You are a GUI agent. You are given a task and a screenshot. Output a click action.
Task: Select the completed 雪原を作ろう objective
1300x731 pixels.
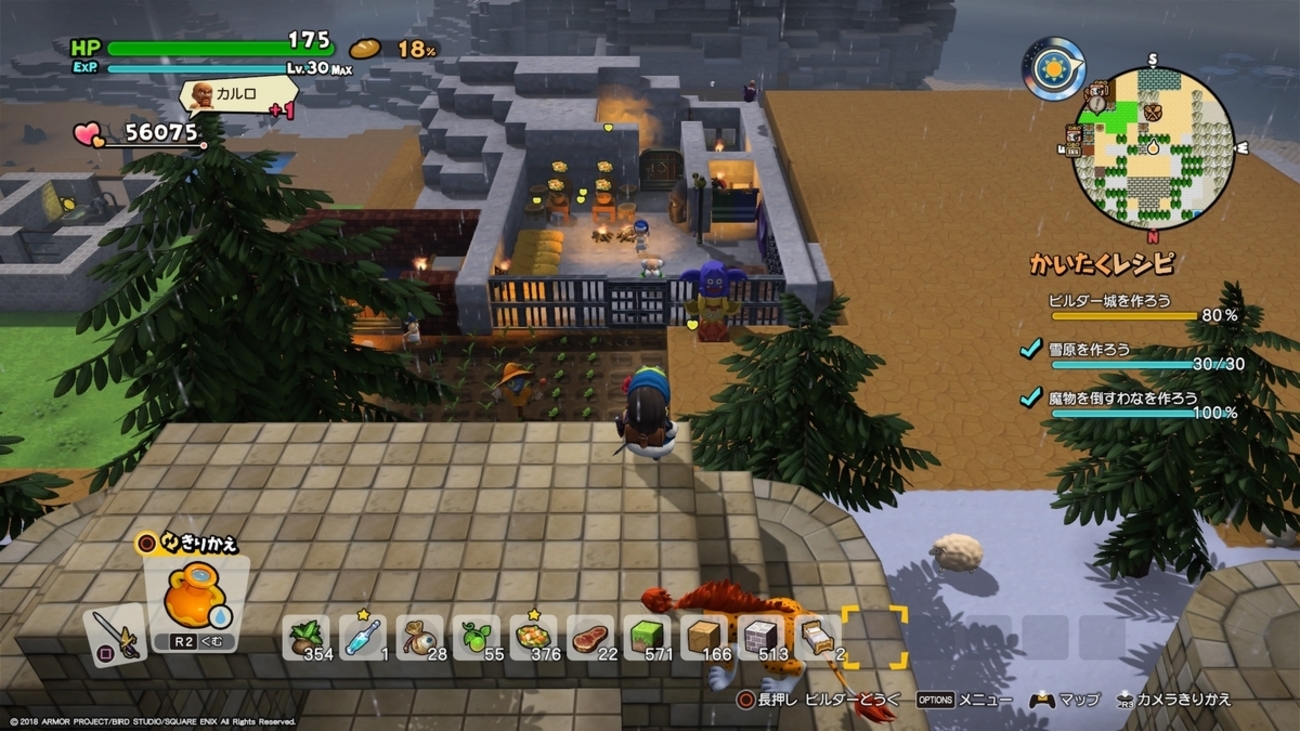coord(1089,349)
